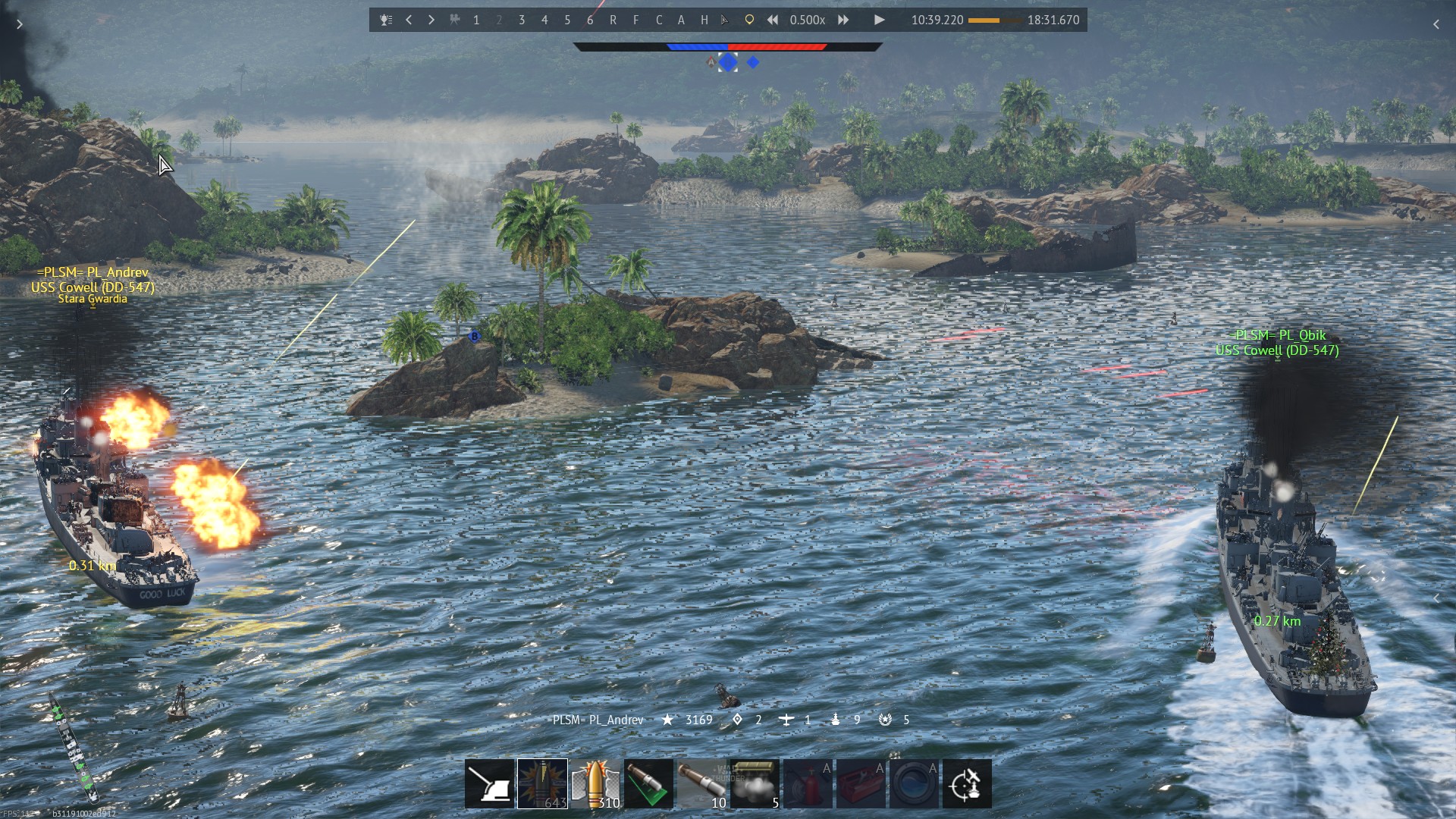Screen dimensions: 1456x819
Task: Speed up replay with fast-forward arrows
Action: point(843,20)
